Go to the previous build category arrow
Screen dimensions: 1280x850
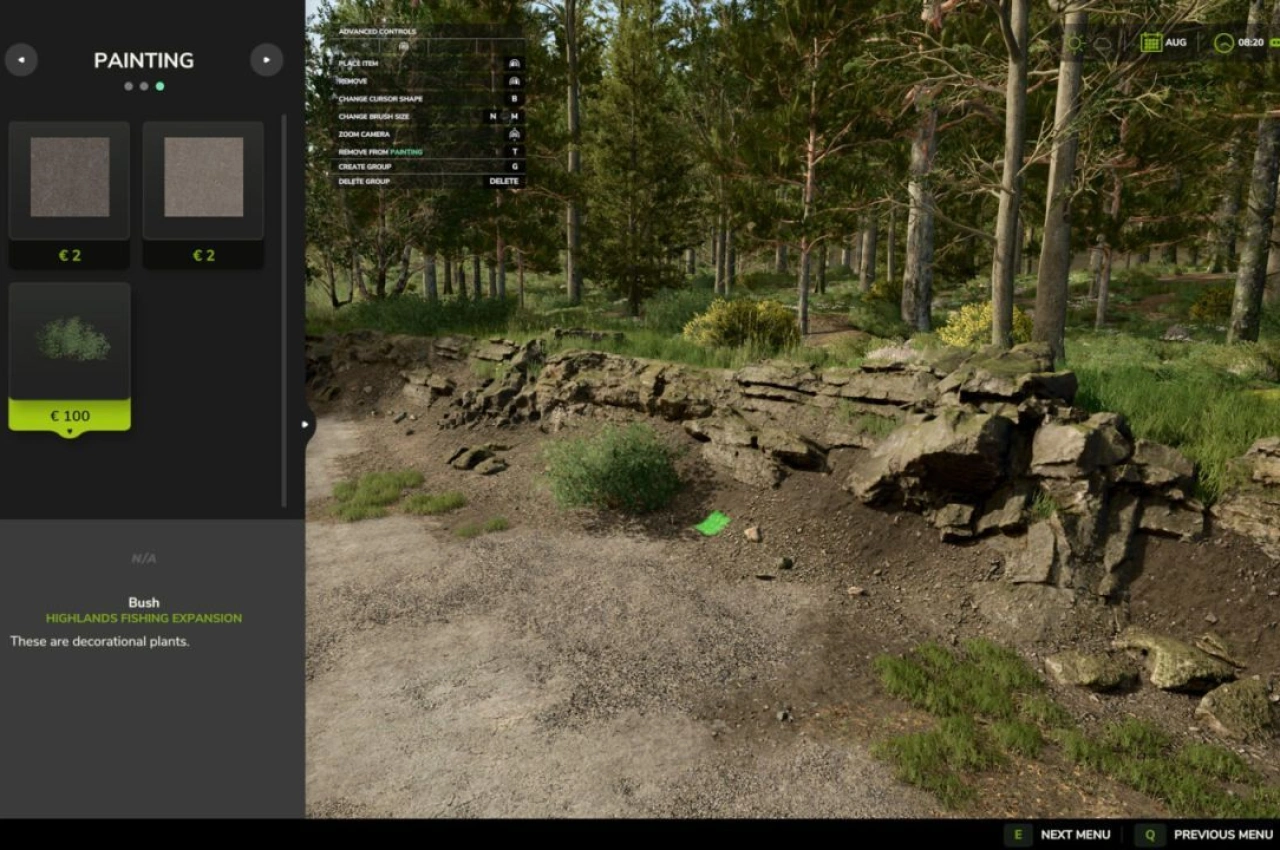click(21, 60)
